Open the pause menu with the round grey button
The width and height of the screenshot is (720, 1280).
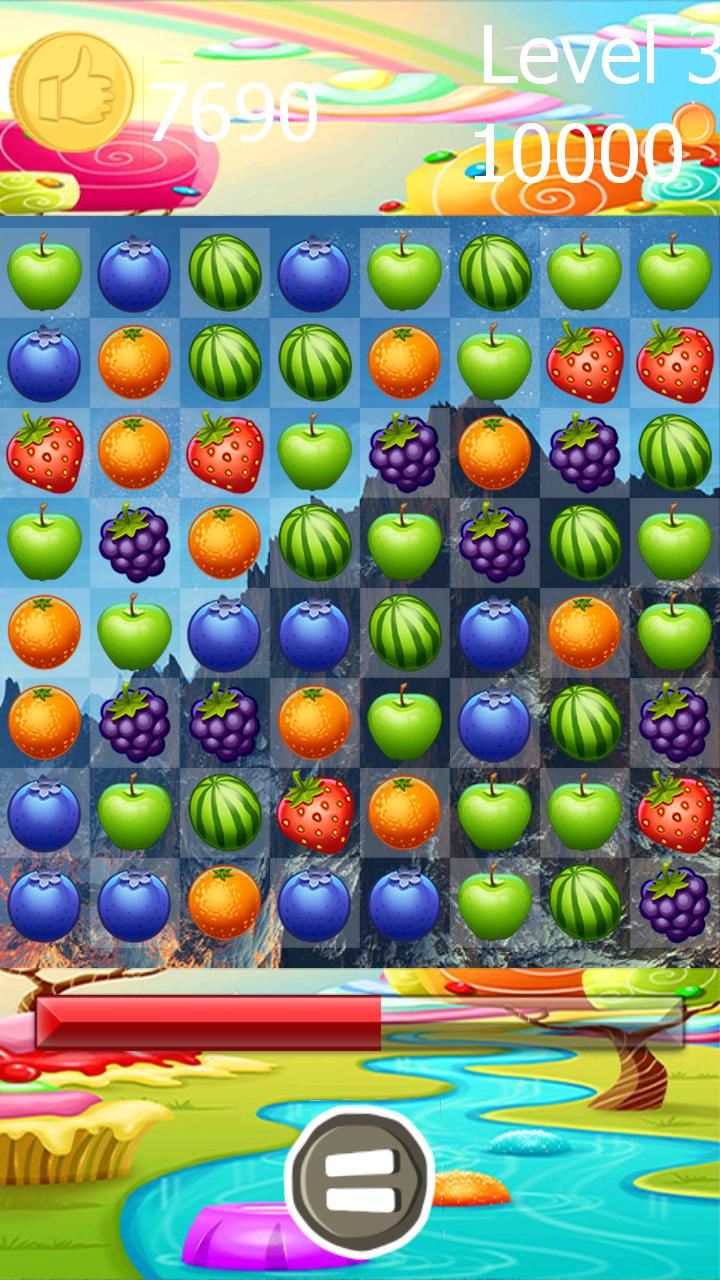tap(360, 1182)
